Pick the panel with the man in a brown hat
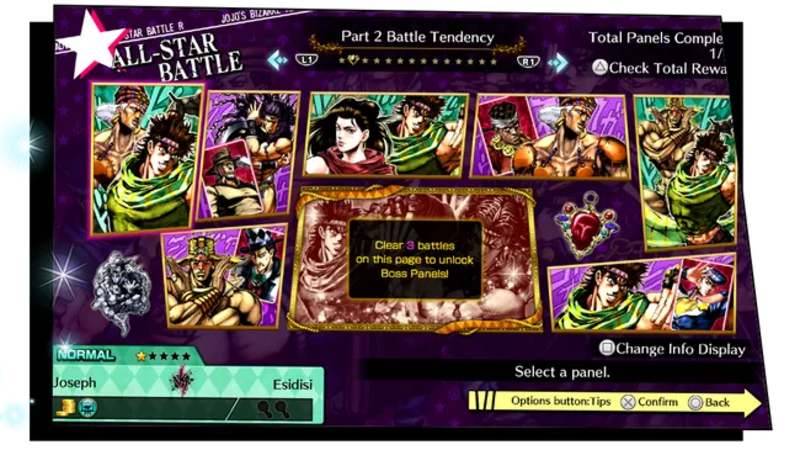The image size is (800, 450). coord(252,152)
